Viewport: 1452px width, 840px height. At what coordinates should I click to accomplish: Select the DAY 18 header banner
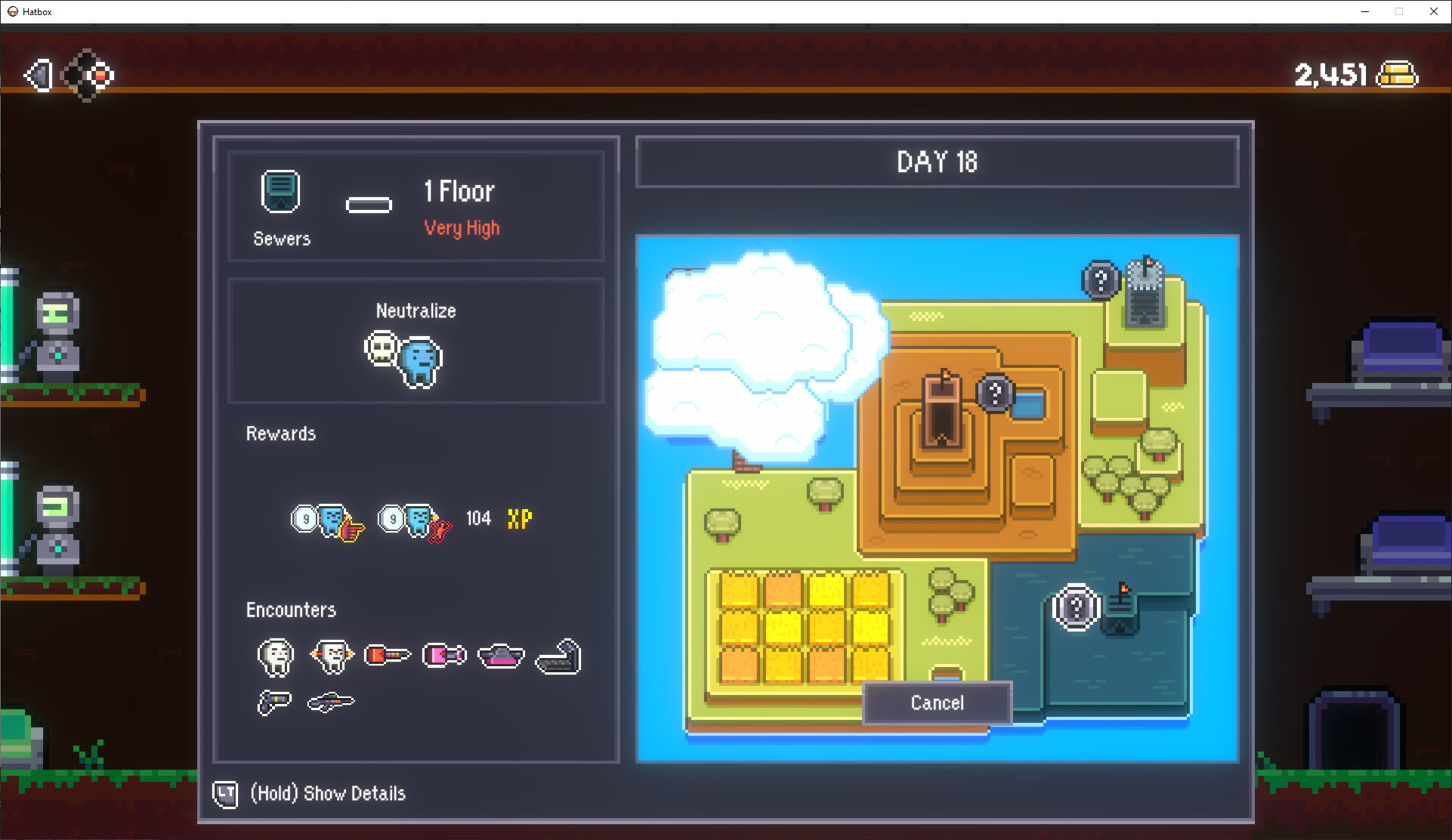pos(937,162)
